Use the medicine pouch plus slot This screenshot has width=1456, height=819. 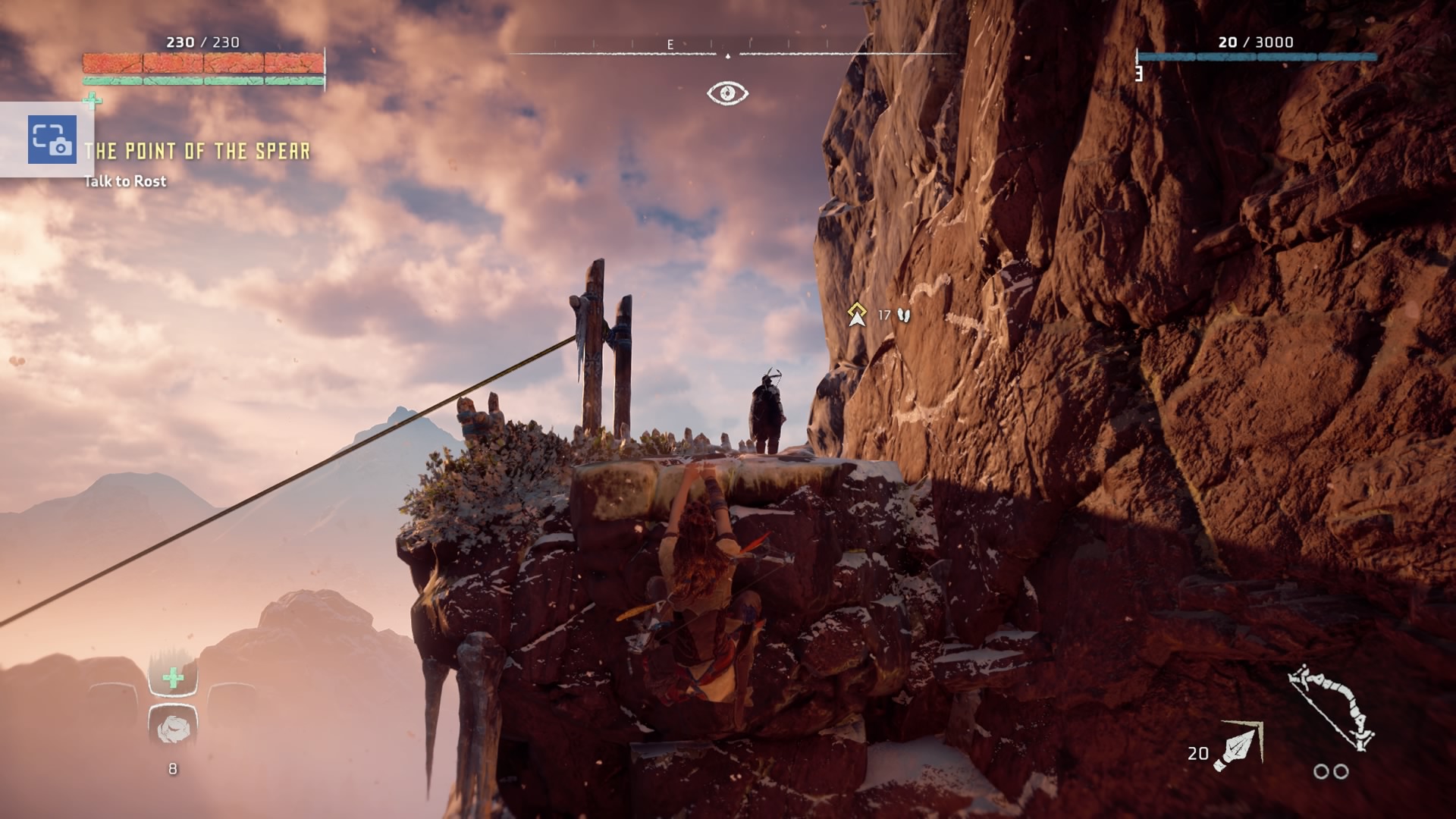173,677
